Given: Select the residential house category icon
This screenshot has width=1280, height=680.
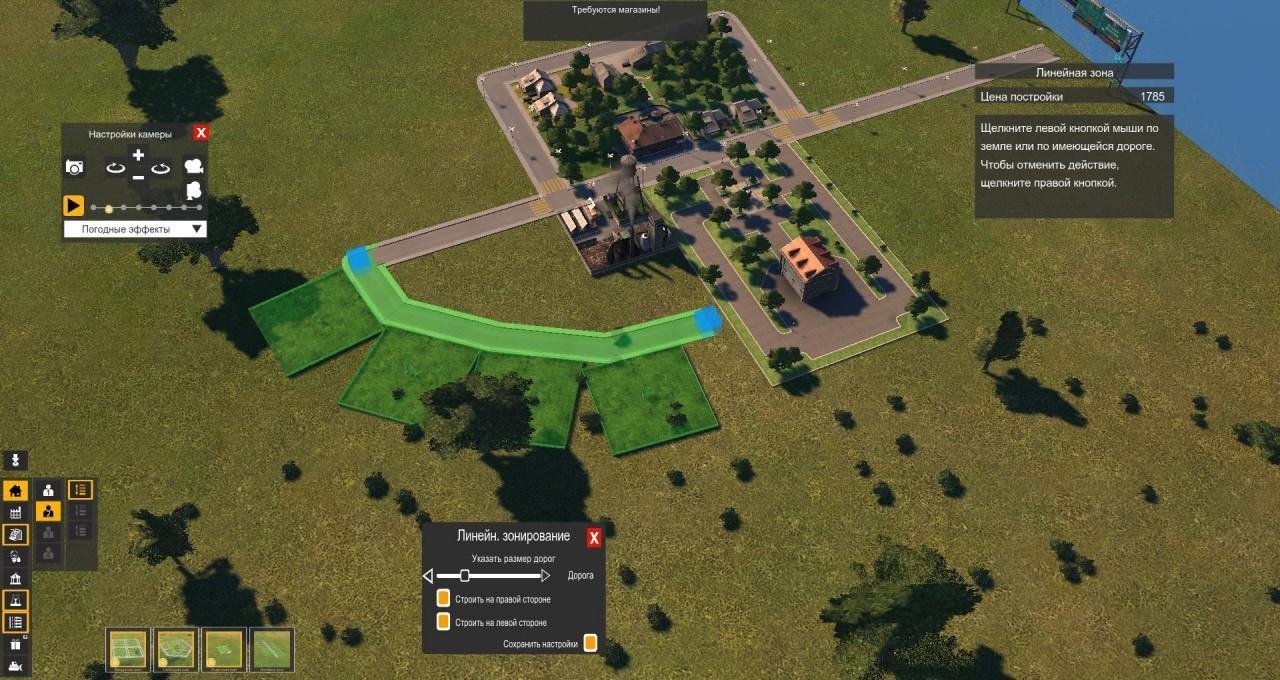Looking at the screenshot, I should (x=15, y=491).
